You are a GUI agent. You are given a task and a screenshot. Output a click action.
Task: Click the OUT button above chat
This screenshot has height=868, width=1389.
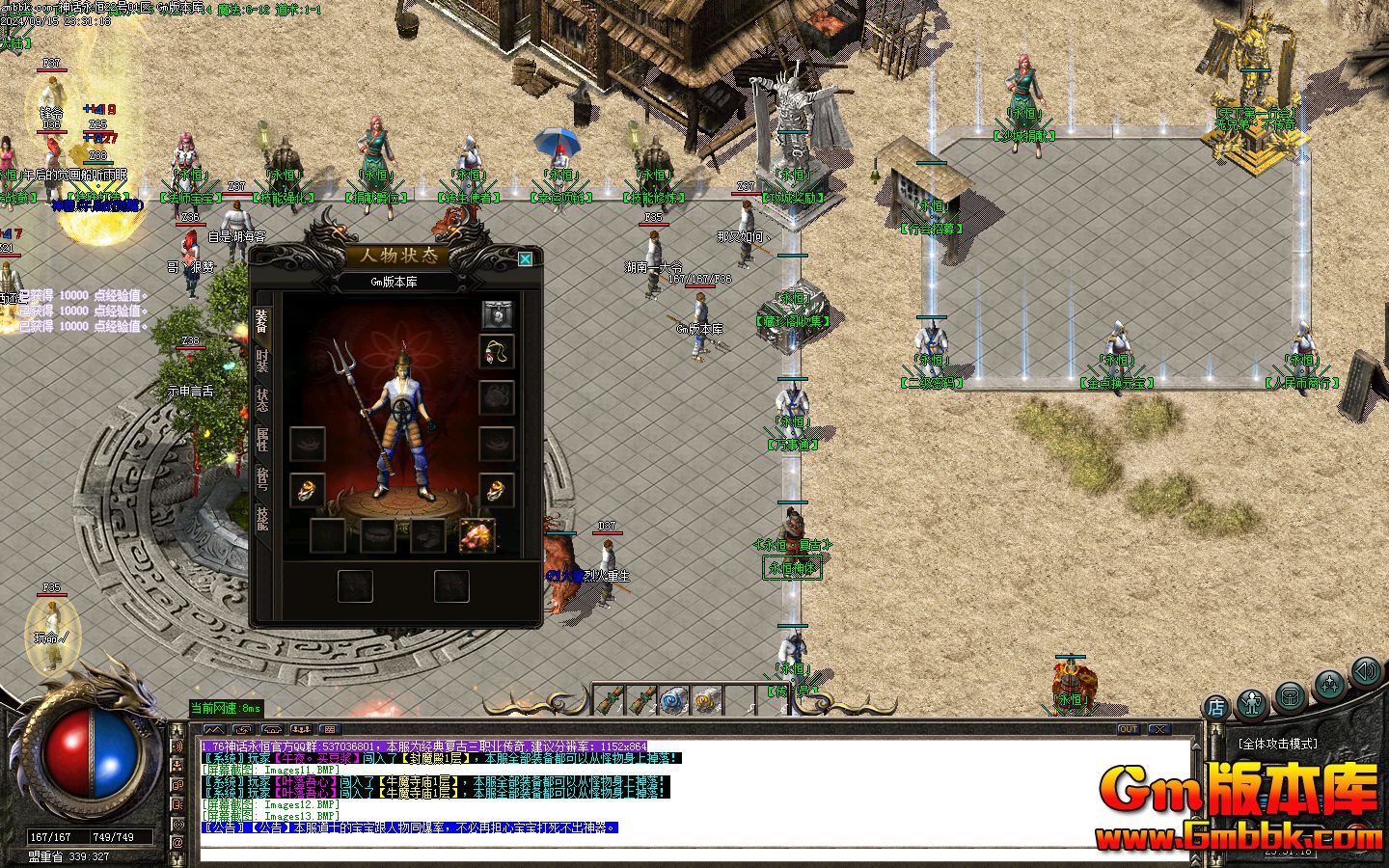pyautogui.click(x=1128, y=729)
